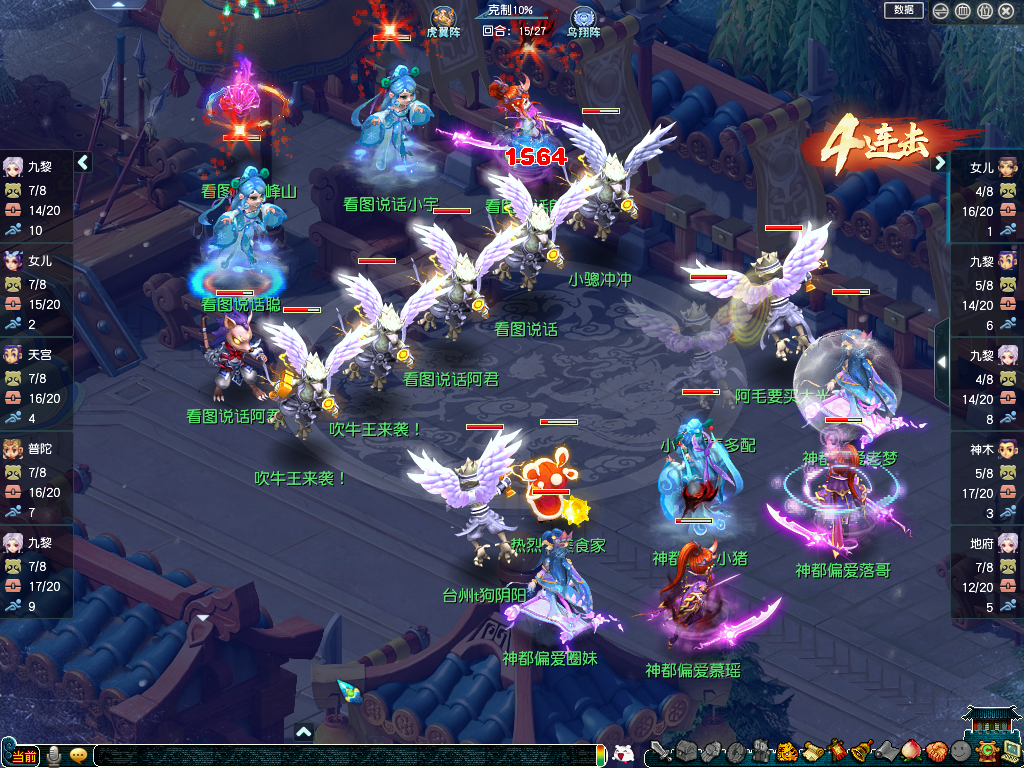Activate the microphone voice chat button
The width and height of the screenshot is (1024, 768).
click(53, 755)
